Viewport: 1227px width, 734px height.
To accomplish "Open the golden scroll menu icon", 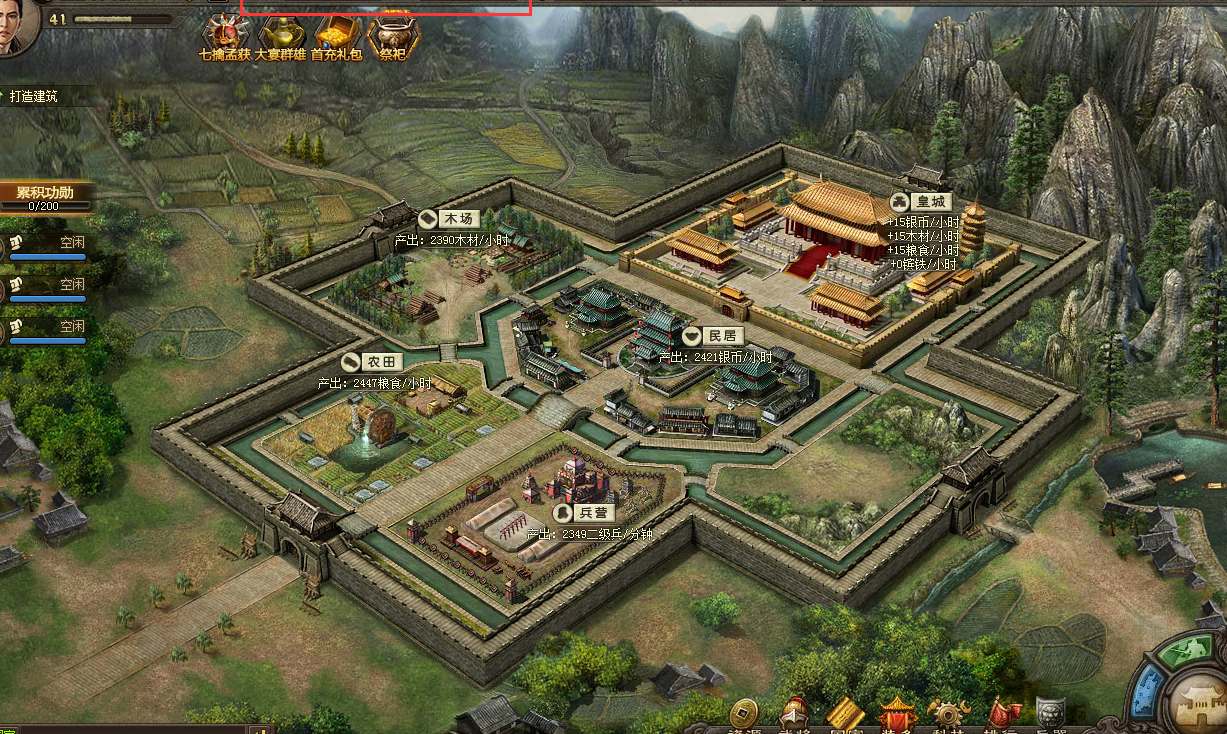I will coord(845,714).
